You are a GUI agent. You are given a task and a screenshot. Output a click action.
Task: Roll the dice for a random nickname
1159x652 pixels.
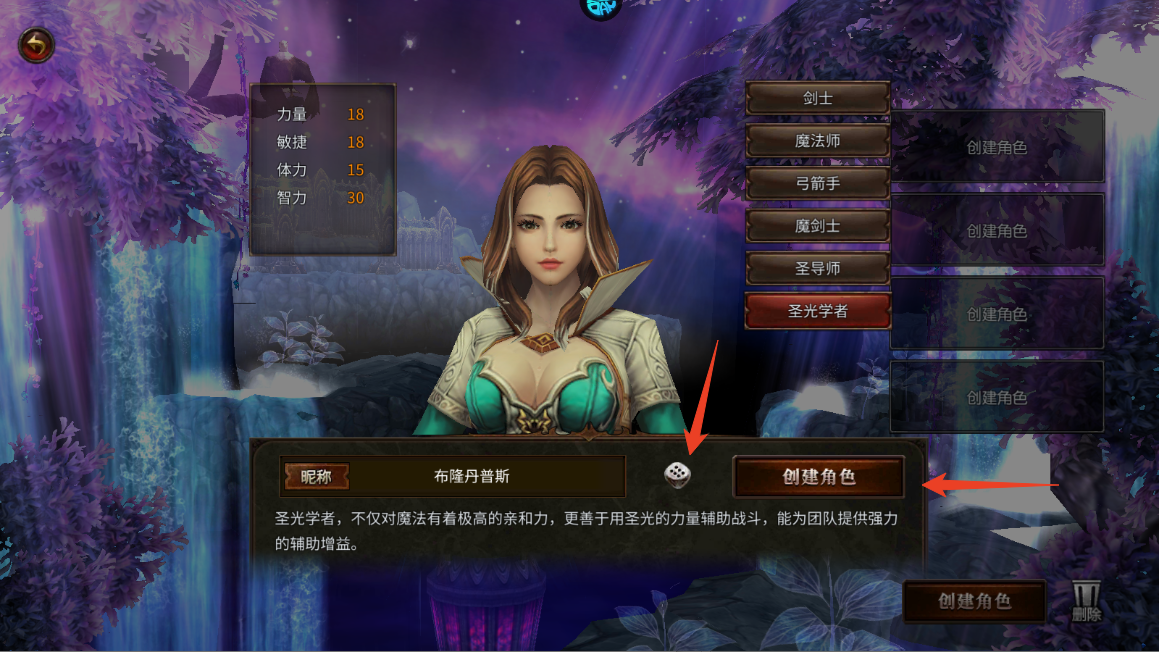click(x=677, y=476)
